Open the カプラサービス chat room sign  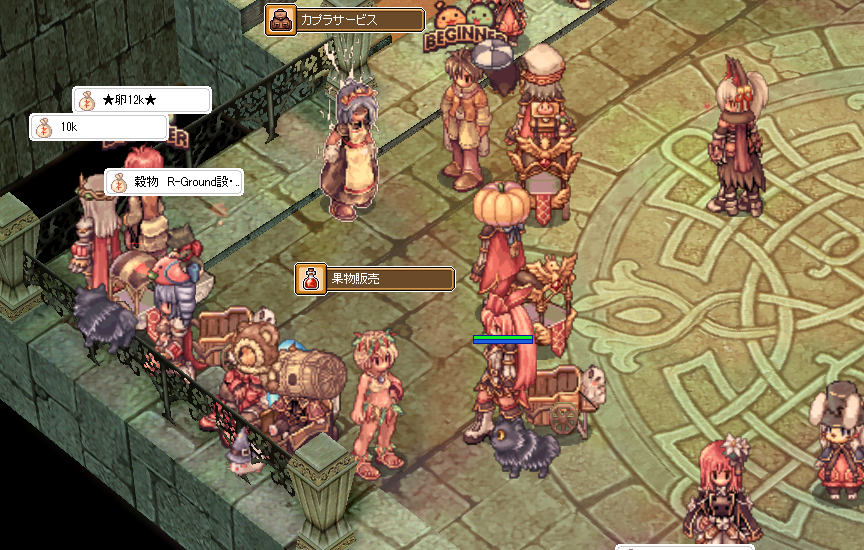click(345, 19)
